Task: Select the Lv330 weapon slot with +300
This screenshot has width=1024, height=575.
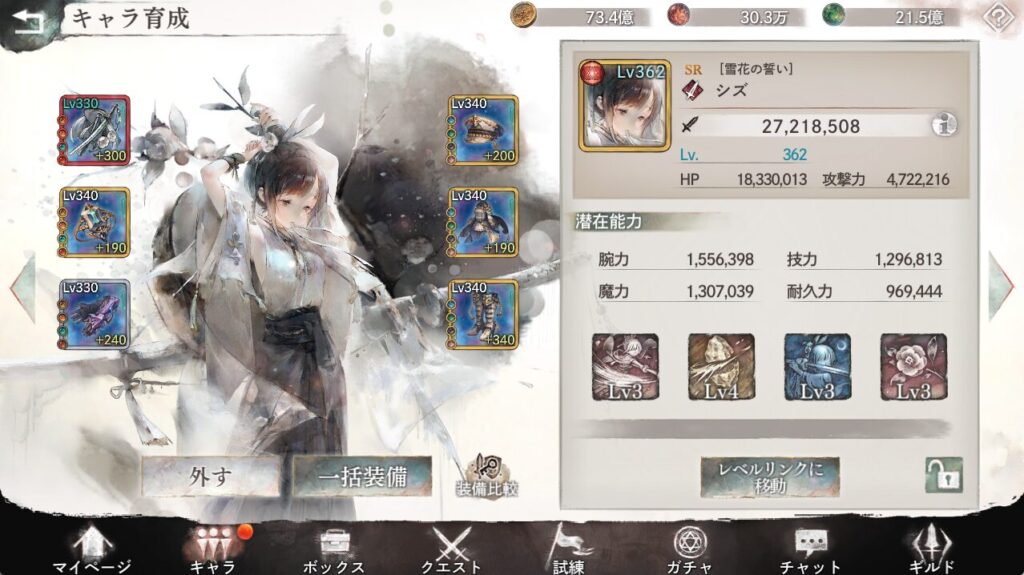Action: pos(94,130)
